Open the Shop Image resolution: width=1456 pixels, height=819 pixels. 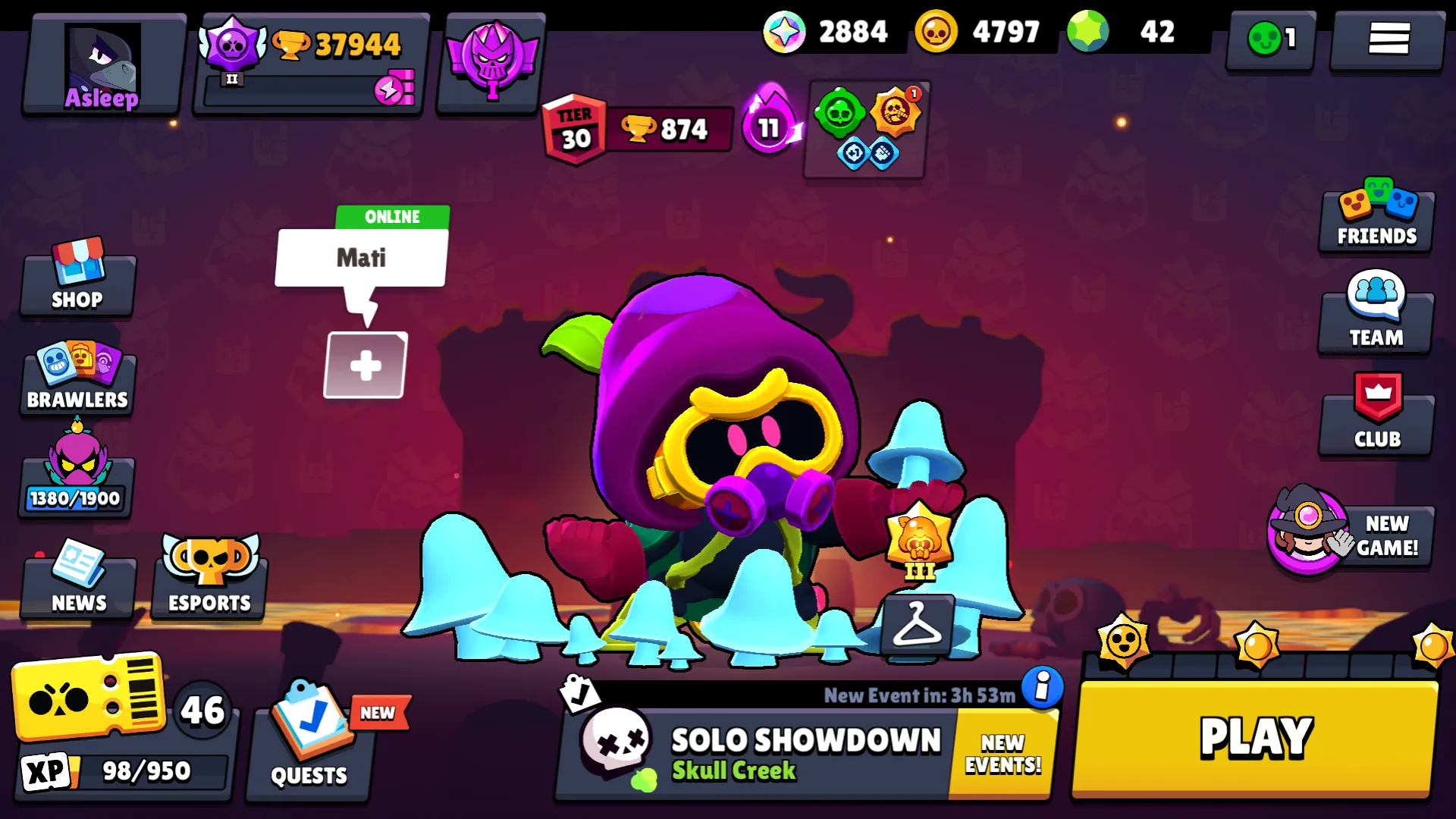point(77,283)
